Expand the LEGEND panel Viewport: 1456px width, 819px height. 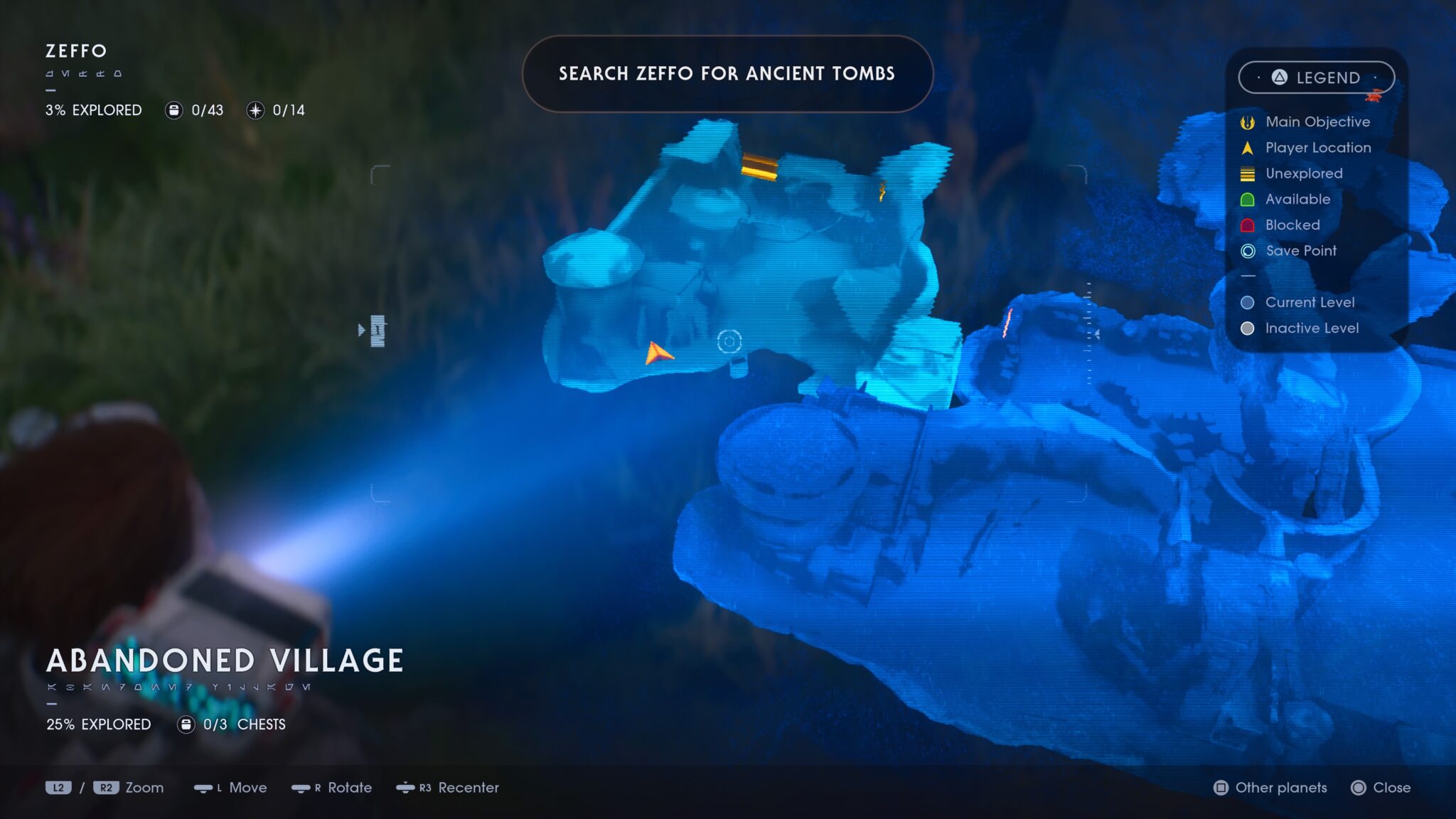(1317, 78)
